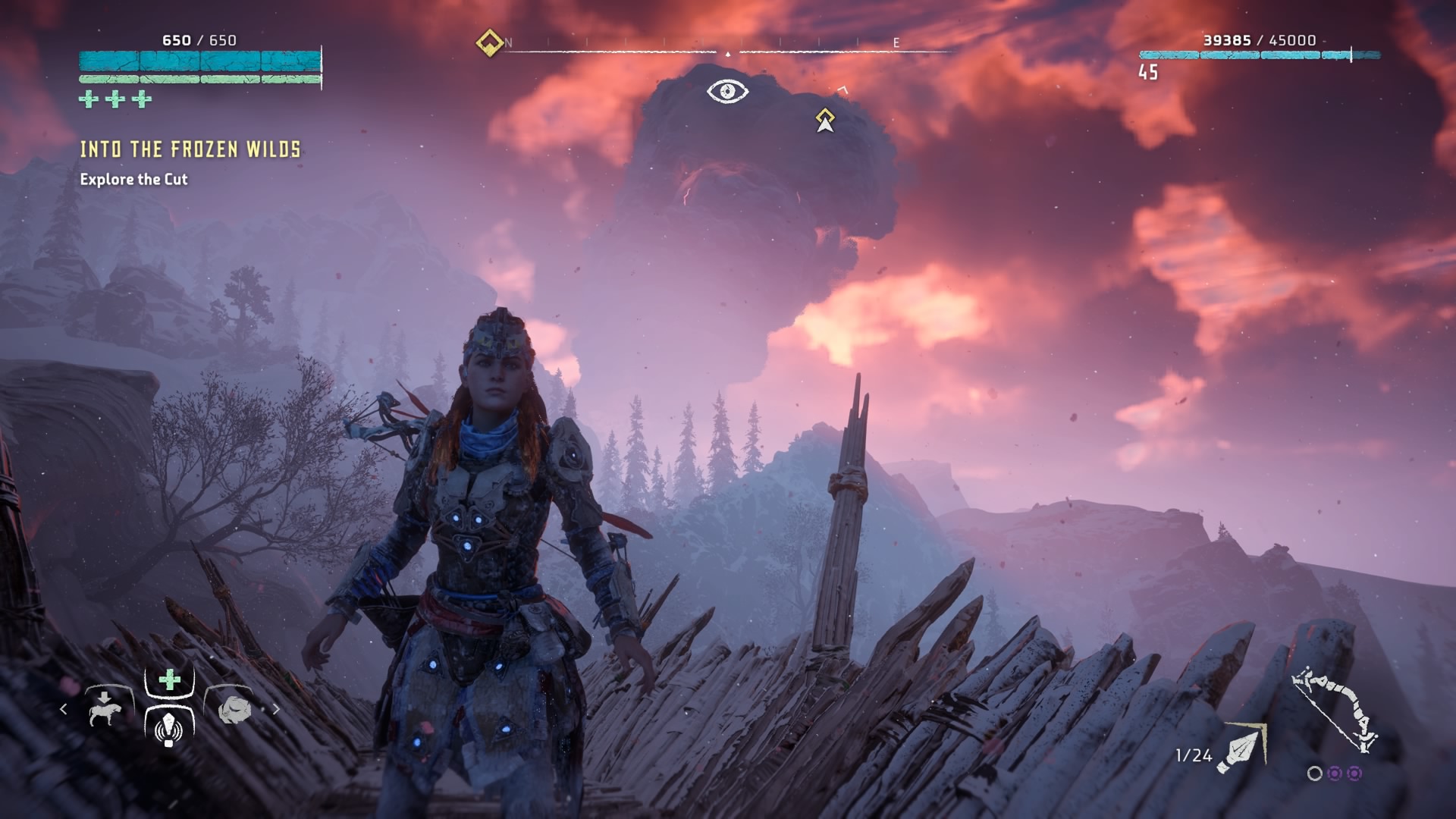Select the Call Mount quick-slot icon

[105, 709]
